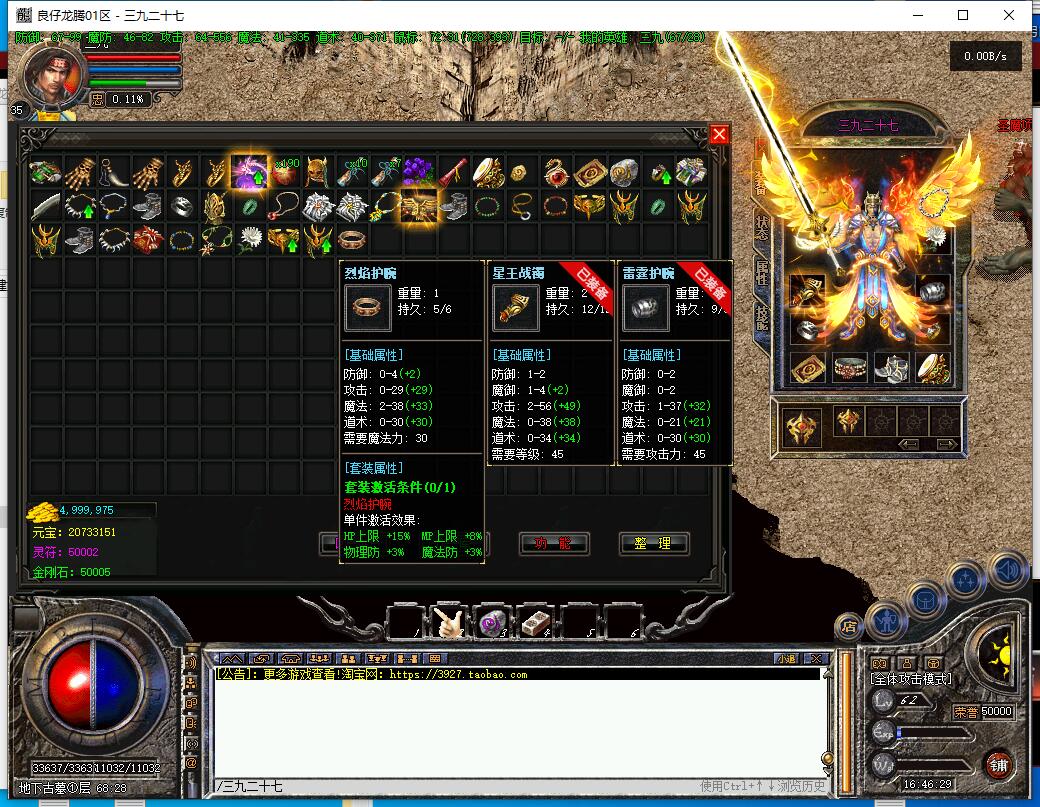Click the red 功能 (function) button

[x=554, y=543]
